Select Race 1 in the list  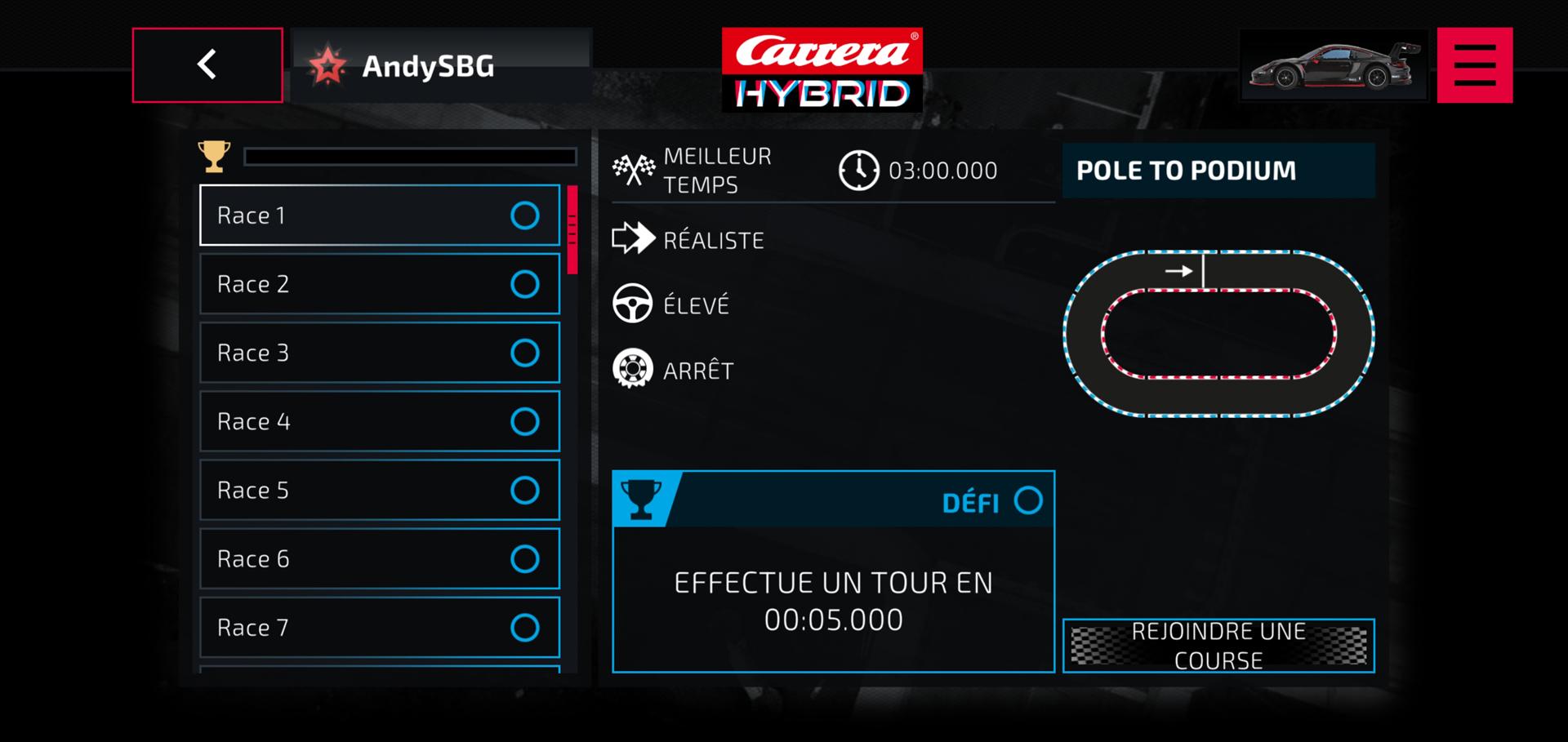[380, 215]
